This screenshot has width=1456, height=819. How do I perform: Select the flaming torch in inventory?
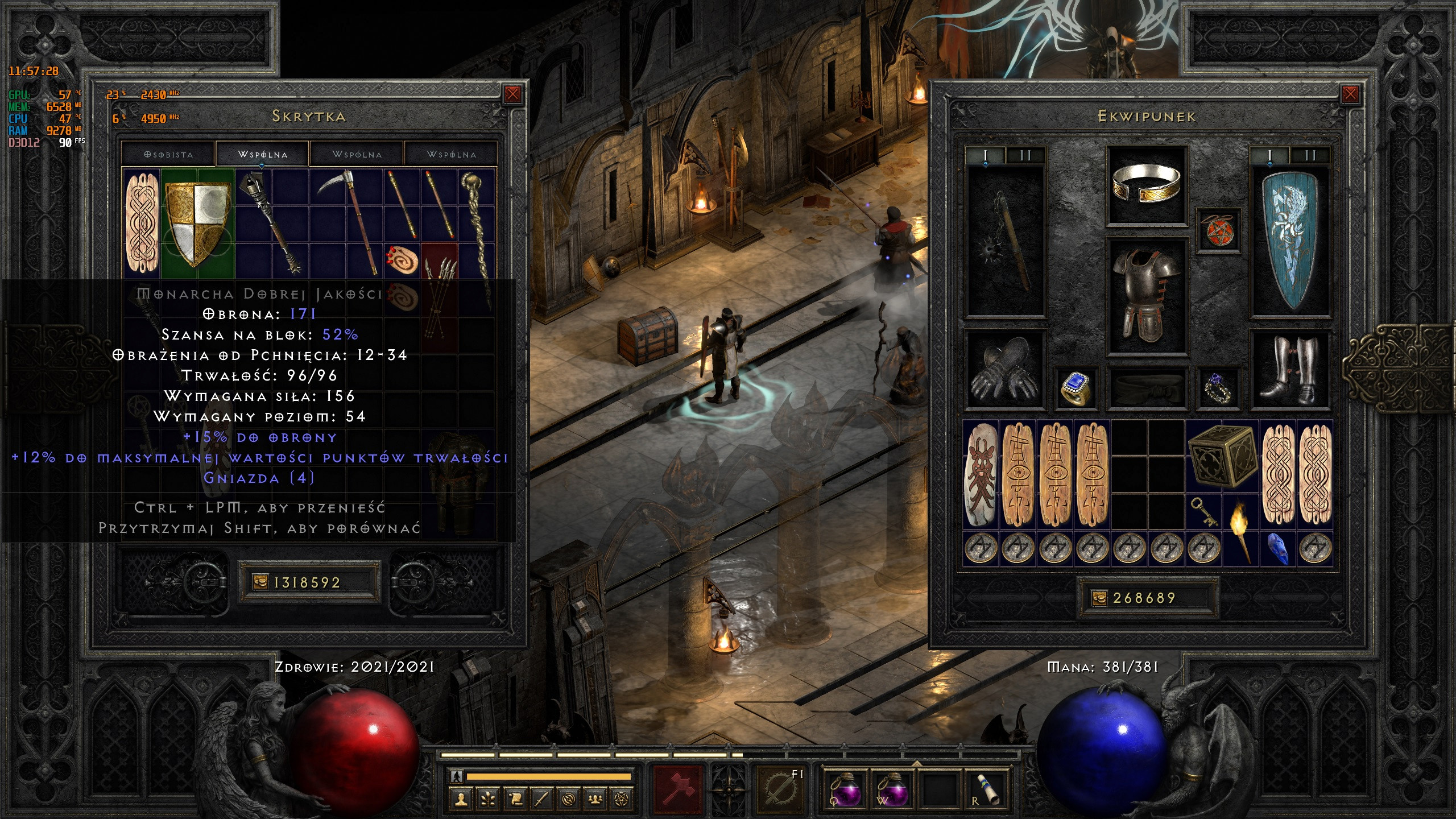click(x=1240, y=531)
